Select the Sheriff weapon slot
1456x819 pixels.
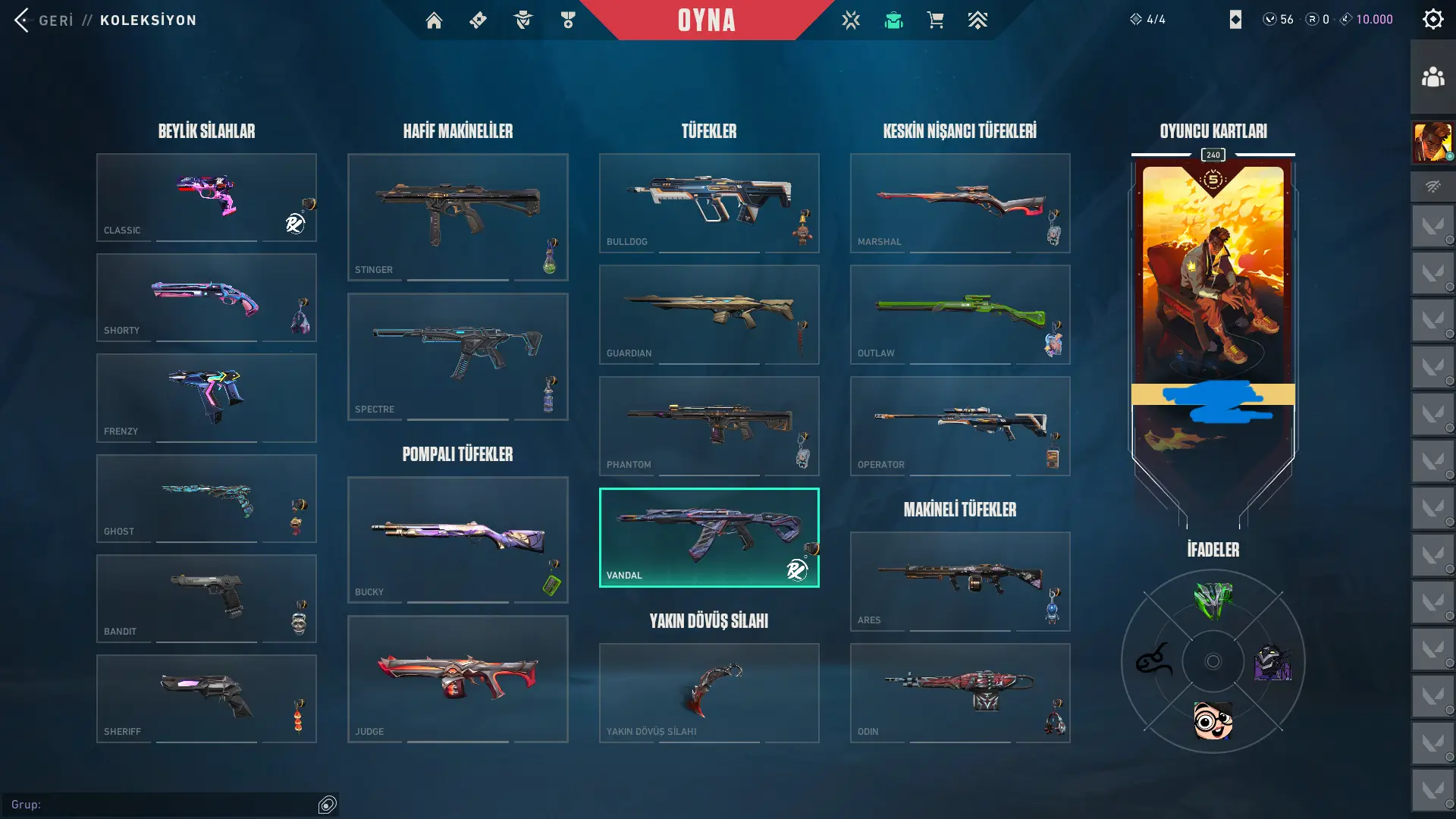(206, 698)
